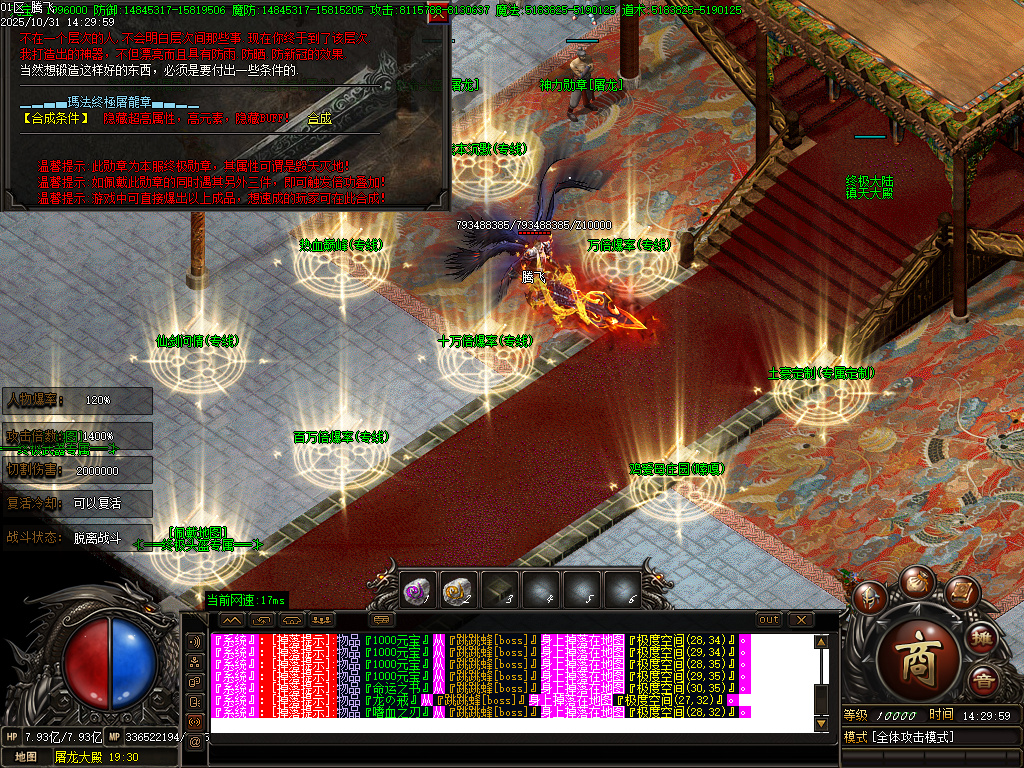
Task: Toggle sound with the 音 button
Action: point(983,682)
